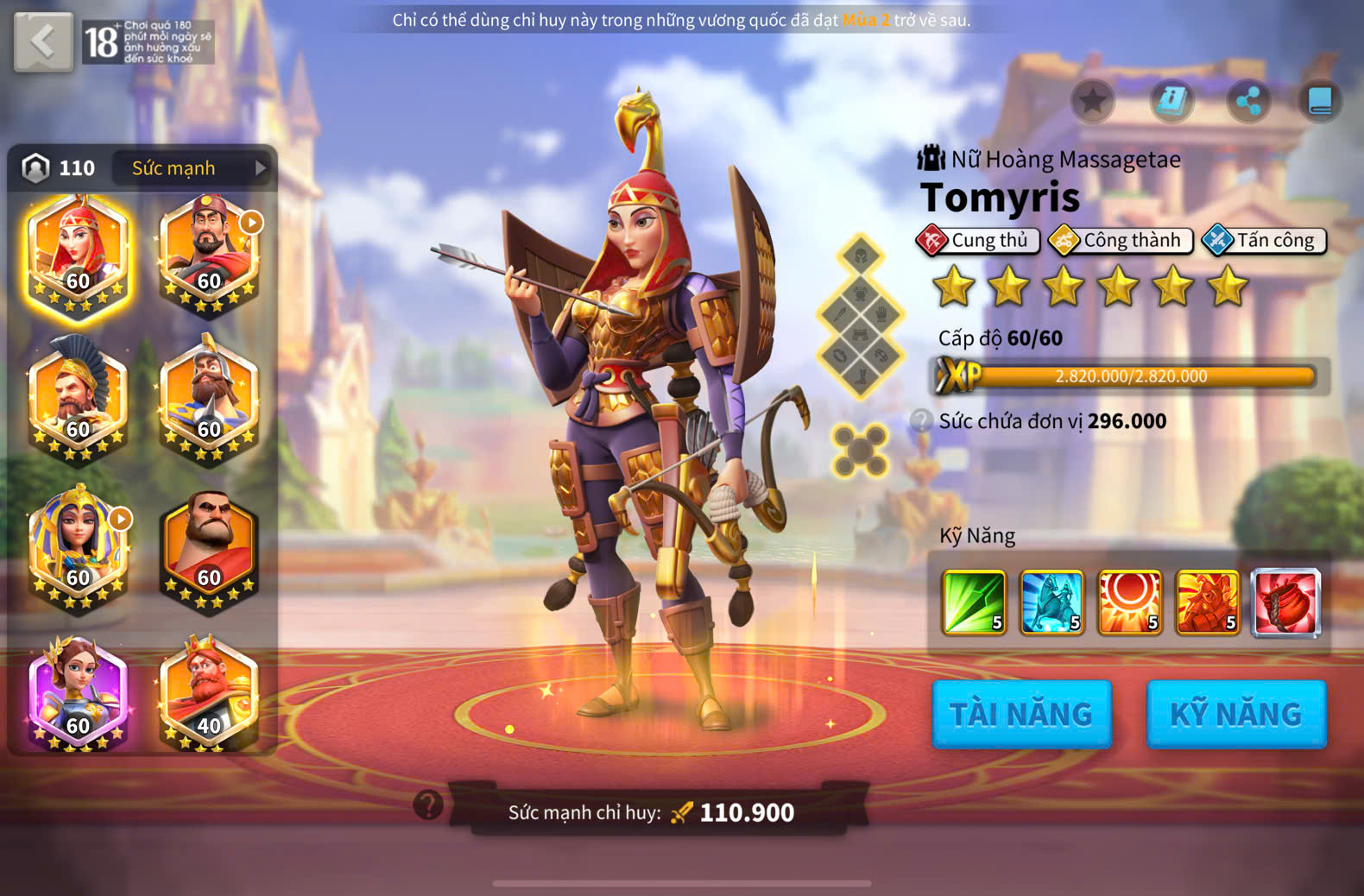This screenshot has width=1364, height=896.
Task: Open the four-circle formation icon
Action: (860, 451)
